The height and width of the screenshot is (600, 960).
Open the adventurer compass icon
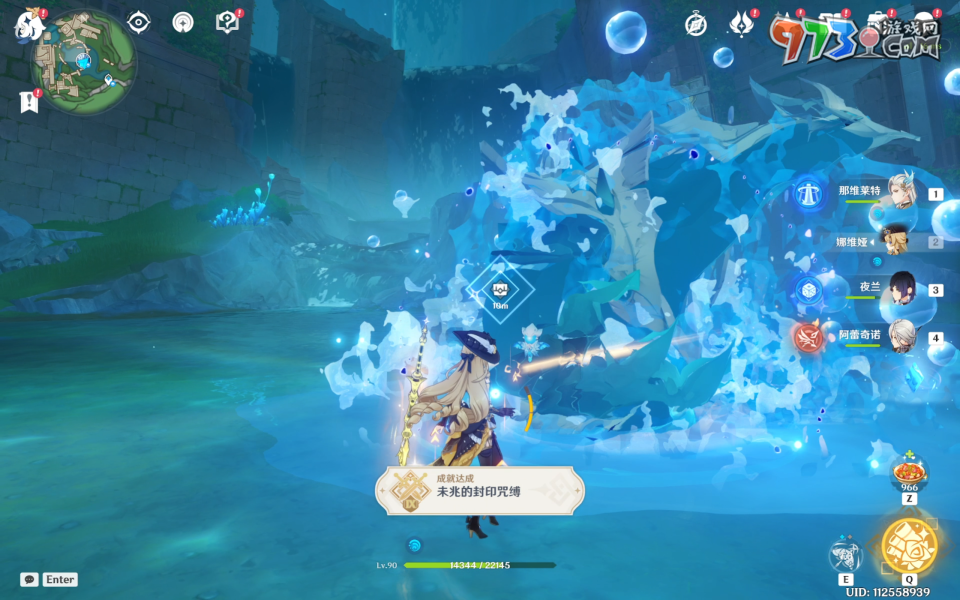(x=696, y=25)
